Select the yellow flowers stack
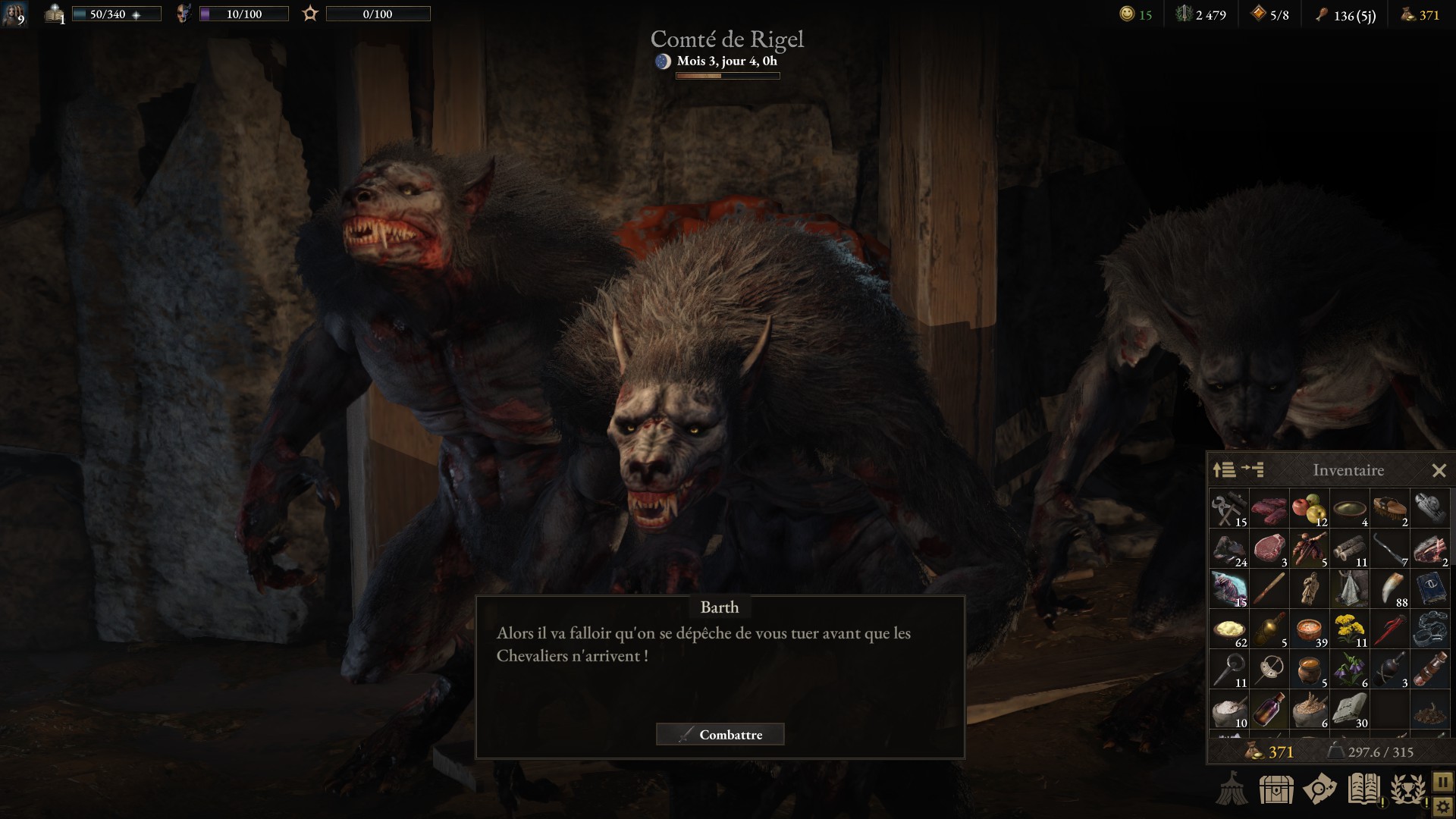This screenshot has height=819, width=1456. coord(1349,629)
